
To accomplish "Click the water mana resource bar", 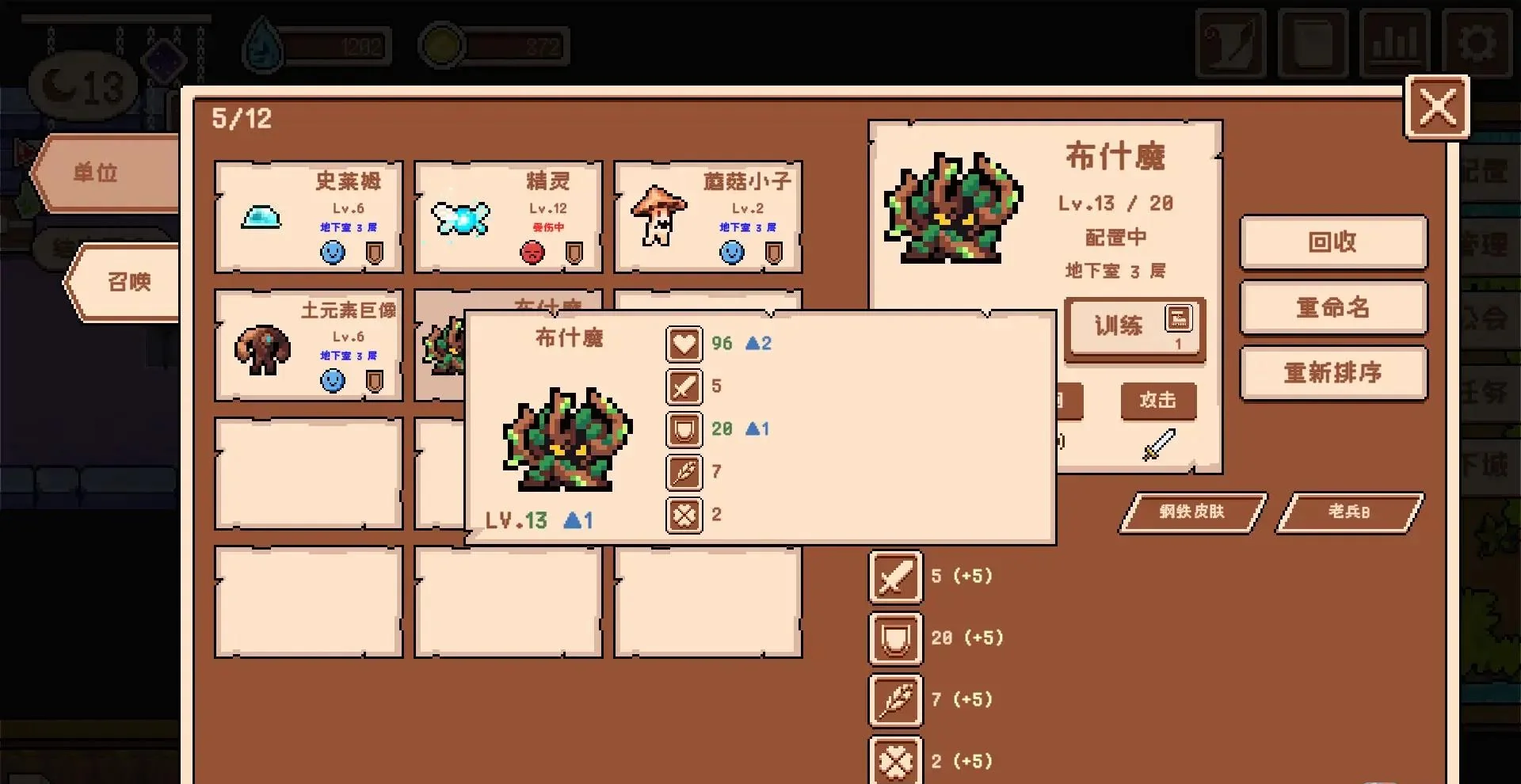I will coord(317,45).
